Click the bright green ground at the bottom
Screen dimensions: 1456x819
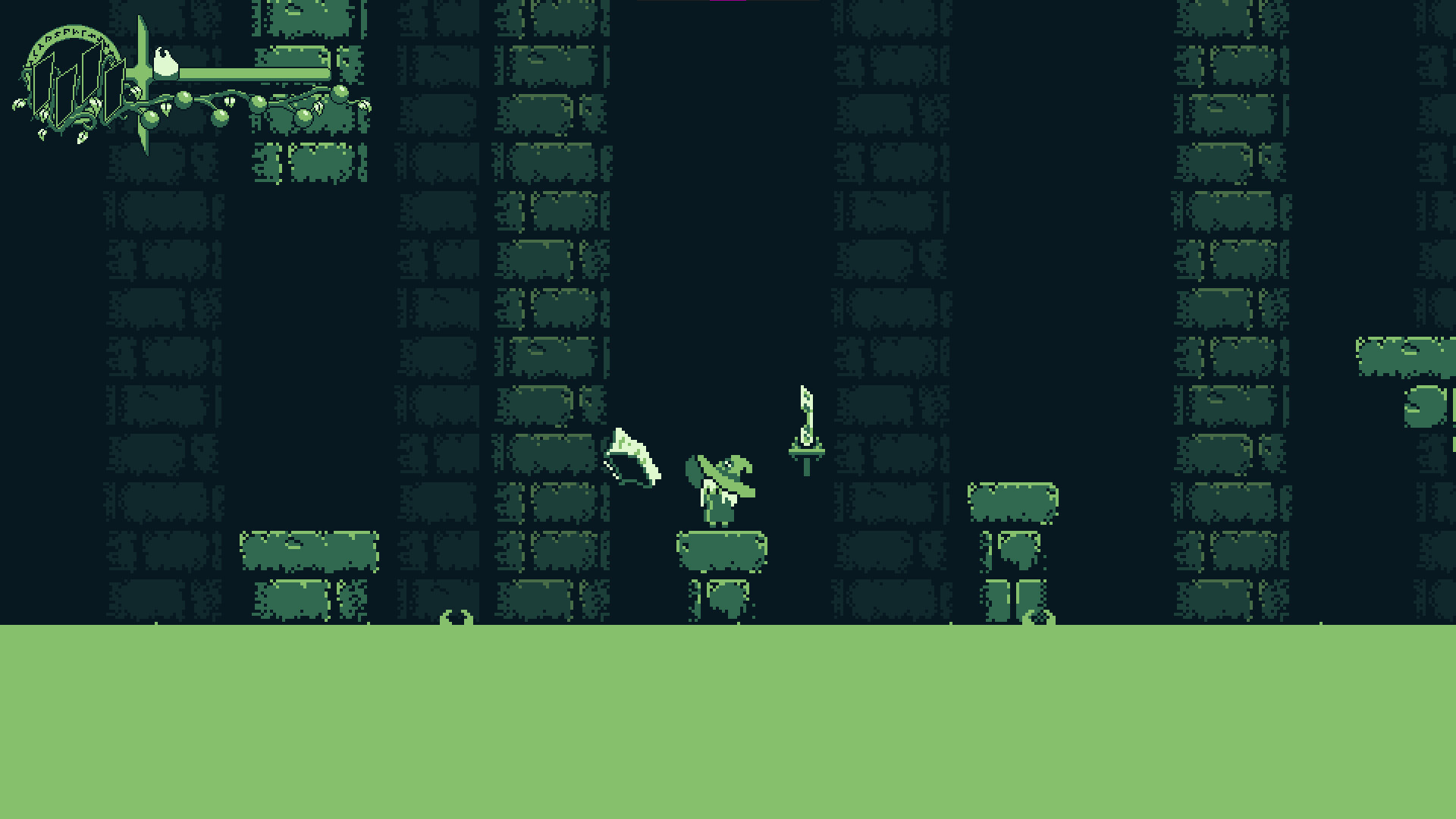coord(728,720)
